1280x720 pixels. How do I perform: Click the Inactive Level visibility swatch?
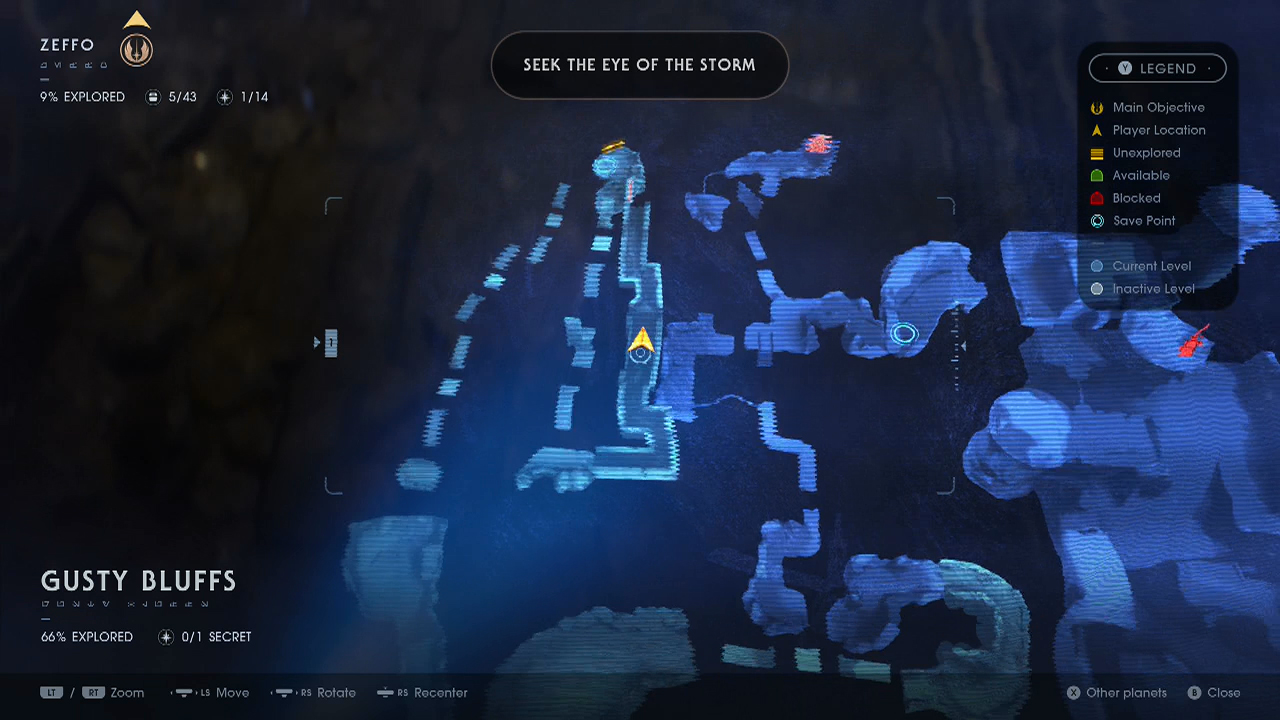click(x=1097, y=288)
